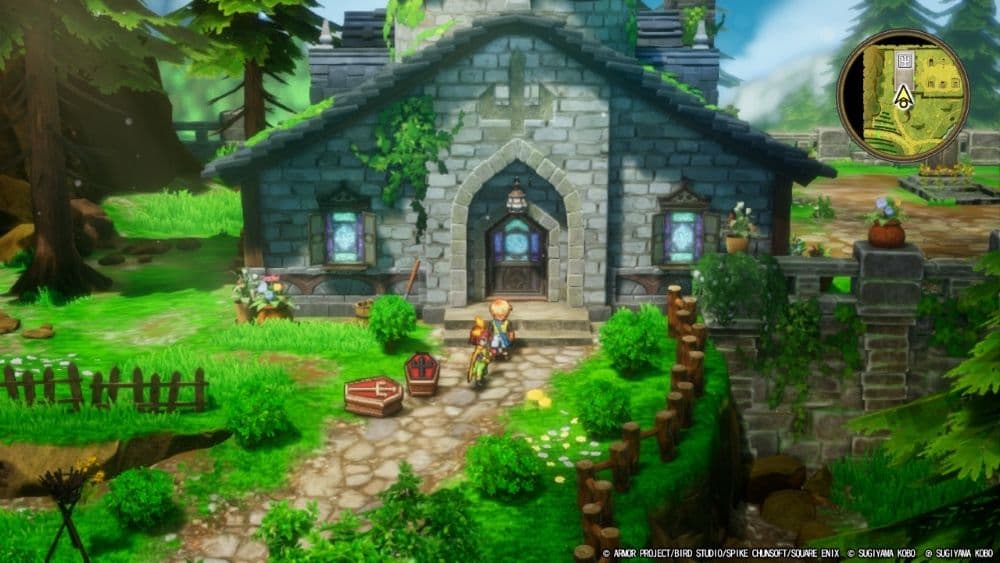Select the yellow player arrow on the minimap
Image resolution: width=1000 pixels, height=563 pixels.
click(x=902, y=96)
